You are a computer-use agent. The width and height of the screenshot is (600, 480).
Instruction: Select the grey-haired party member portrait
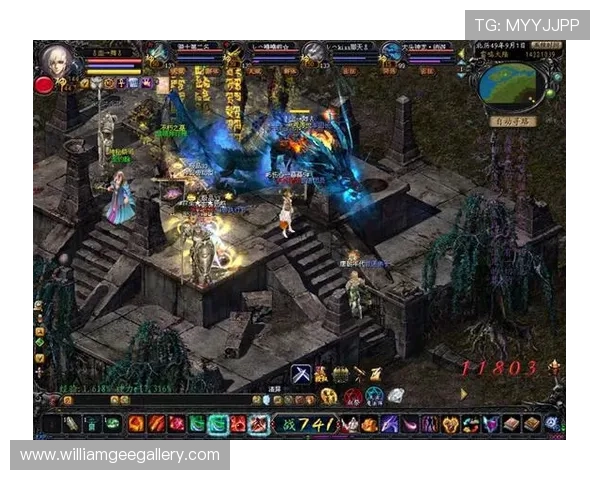click(x=314, y=53)
